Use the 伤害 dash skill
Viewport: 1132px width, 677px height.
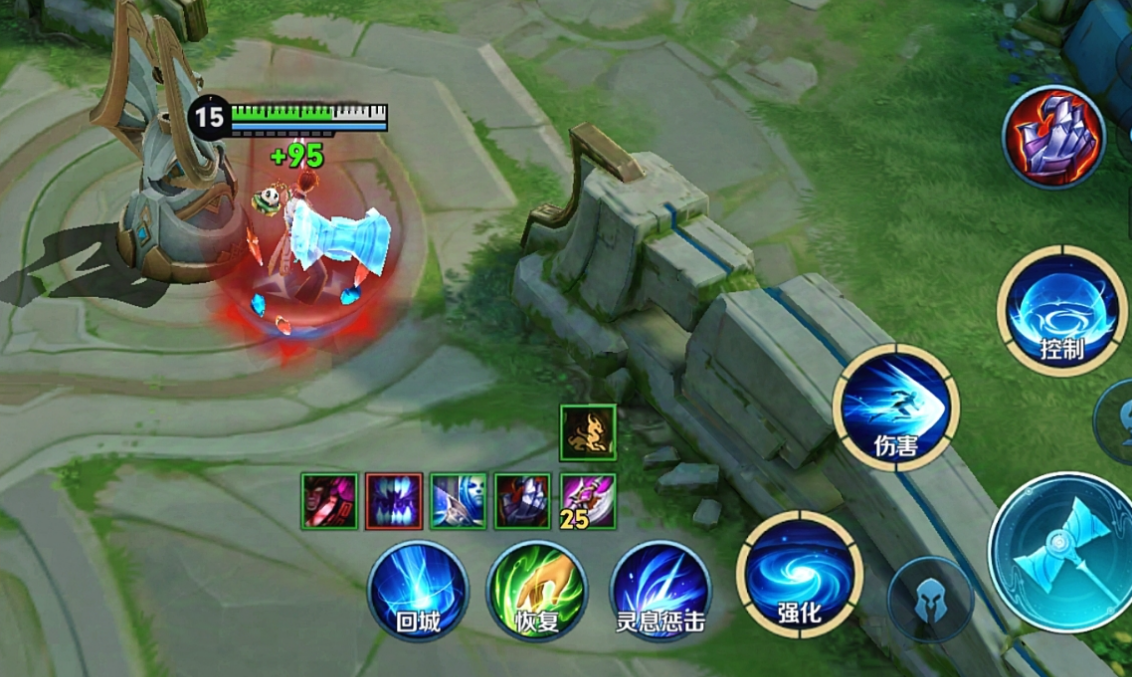(x=896, y=407)
